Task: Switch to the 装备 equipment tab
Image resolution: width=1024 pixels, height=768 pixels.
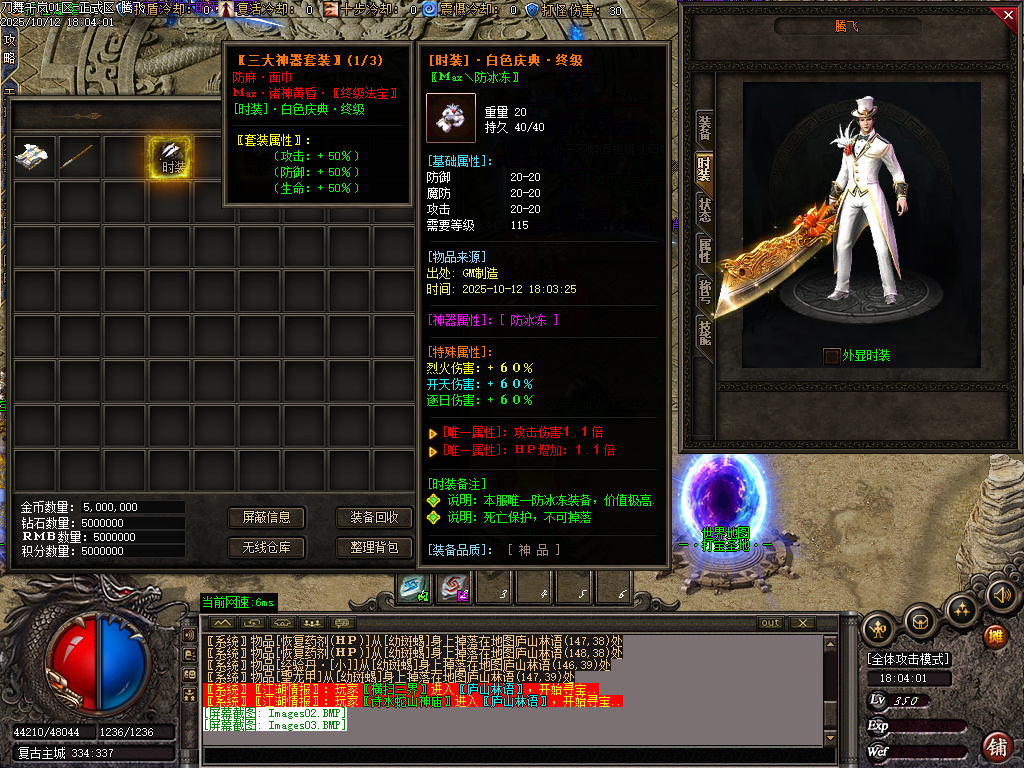Action: (705, 129)
